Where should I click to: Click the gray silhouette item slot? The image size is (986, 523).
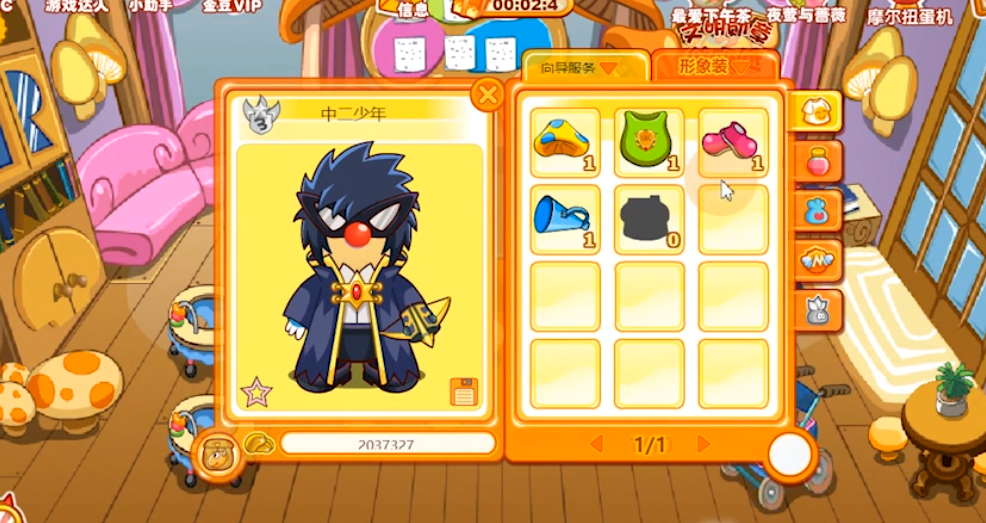pos(649,218)
